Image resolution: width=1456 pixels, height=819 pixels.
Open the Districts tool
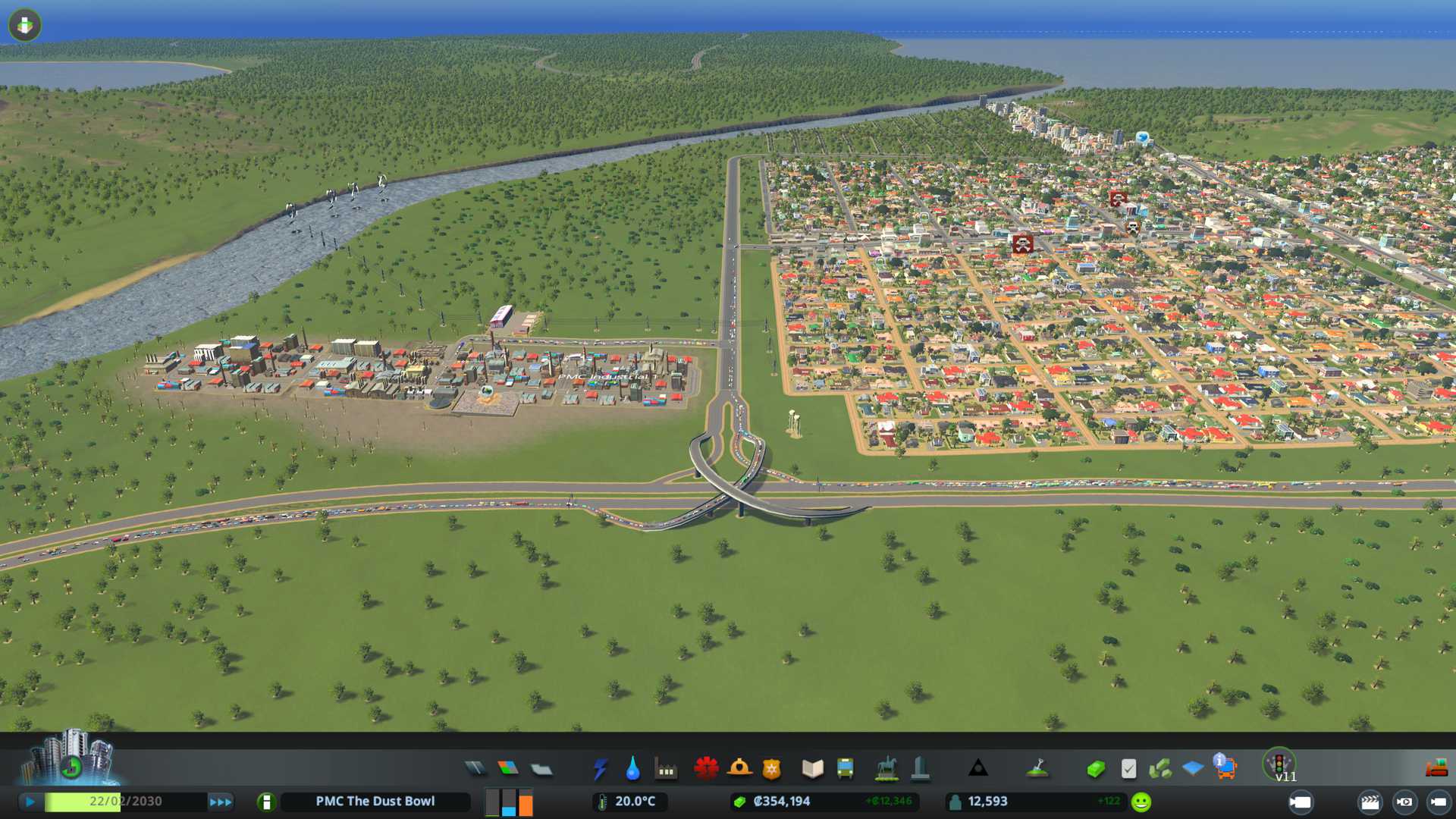[541, 769]
